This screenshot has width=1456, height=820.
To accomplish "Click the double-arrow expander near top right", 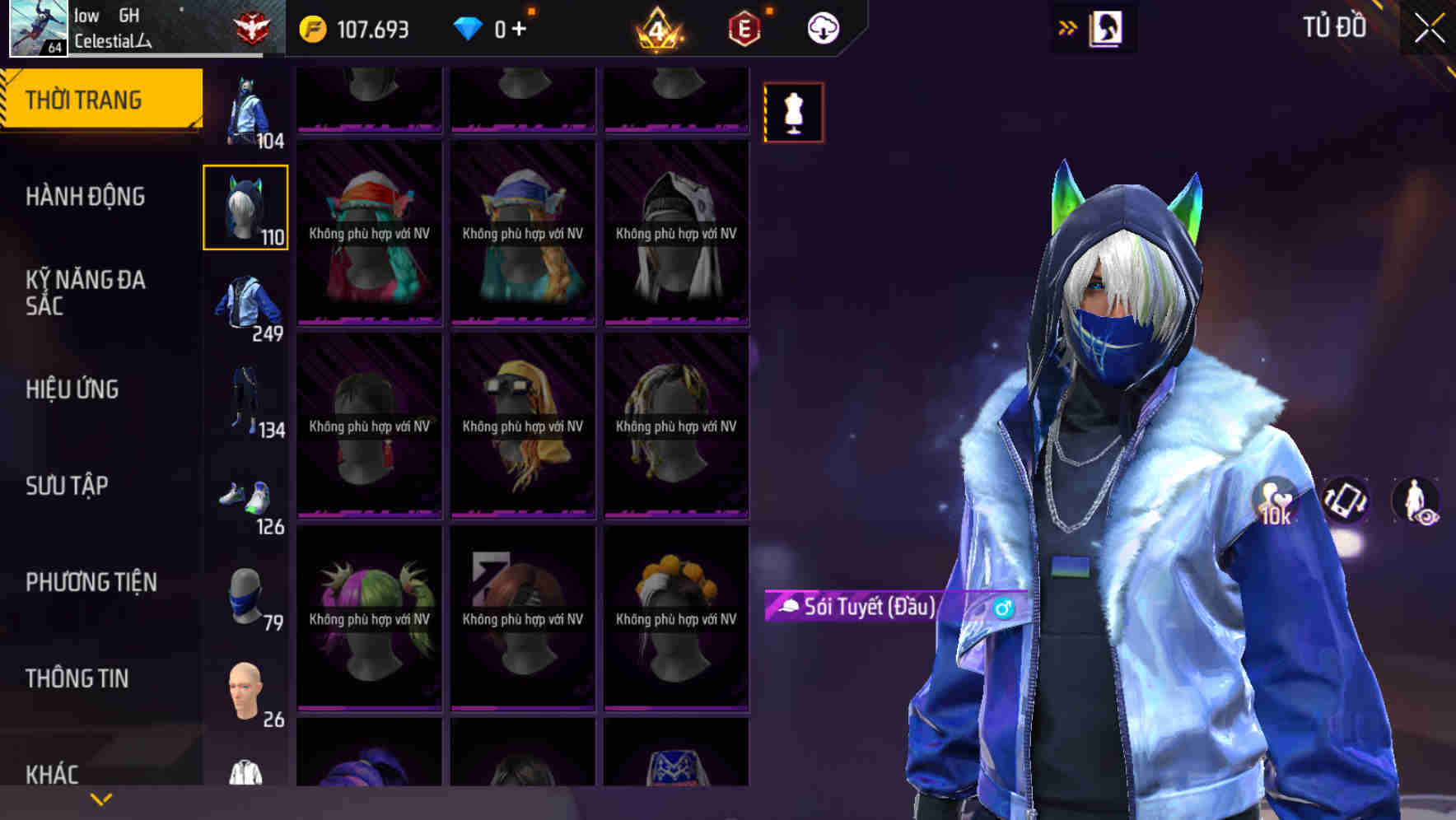I will [1068, 26].
